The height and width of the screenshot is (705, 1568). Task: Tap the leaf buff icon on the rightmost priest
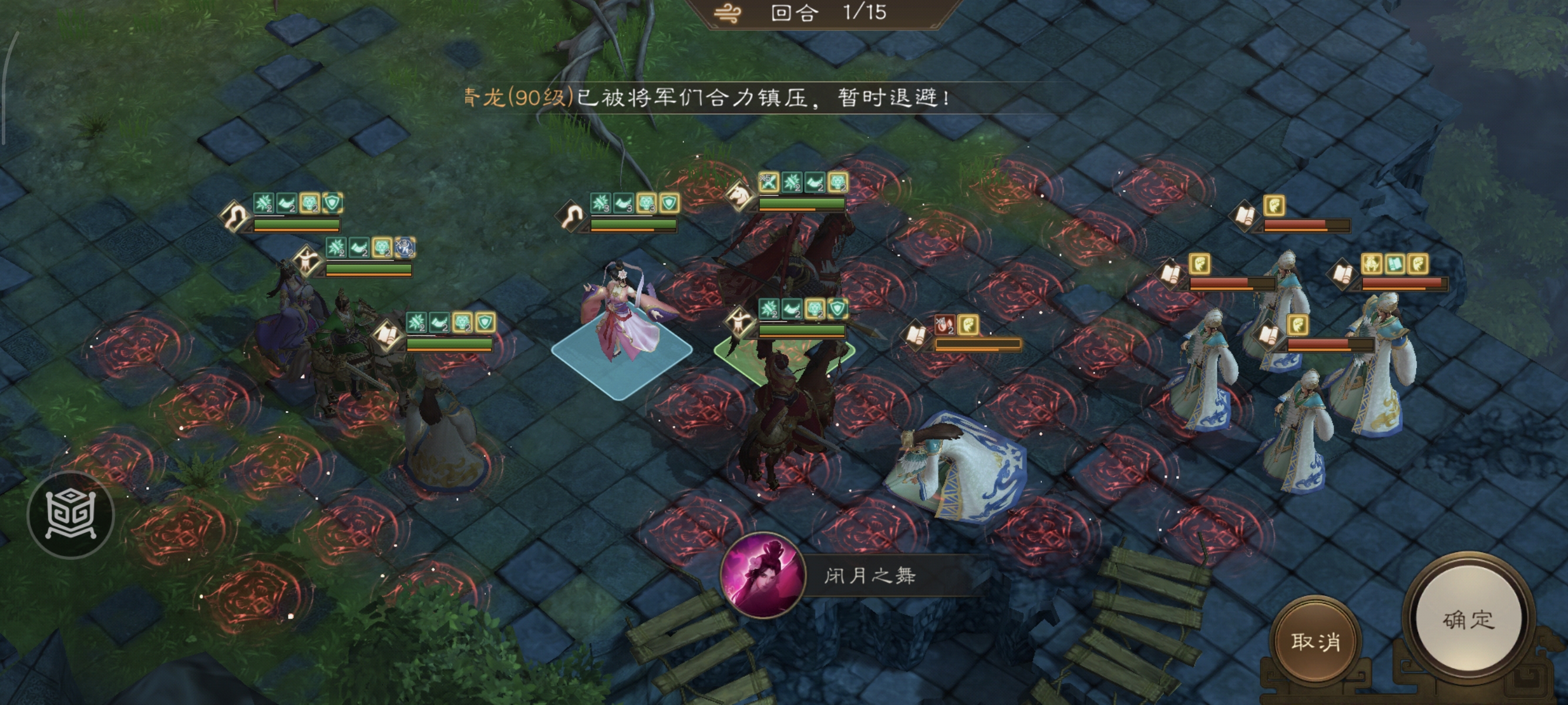1418,264
